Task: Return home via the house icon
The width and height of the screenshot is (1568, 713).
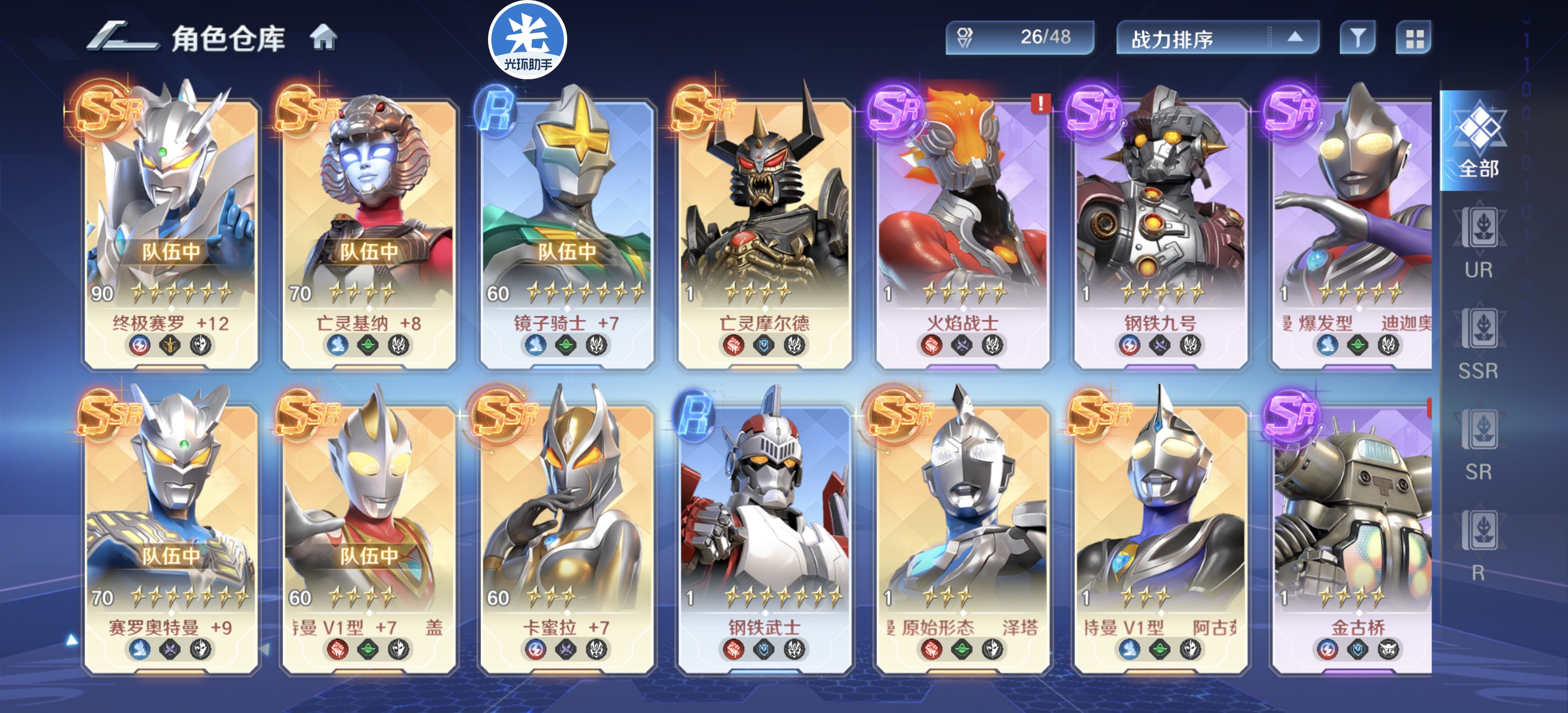Action: click(x=323, y=38)
